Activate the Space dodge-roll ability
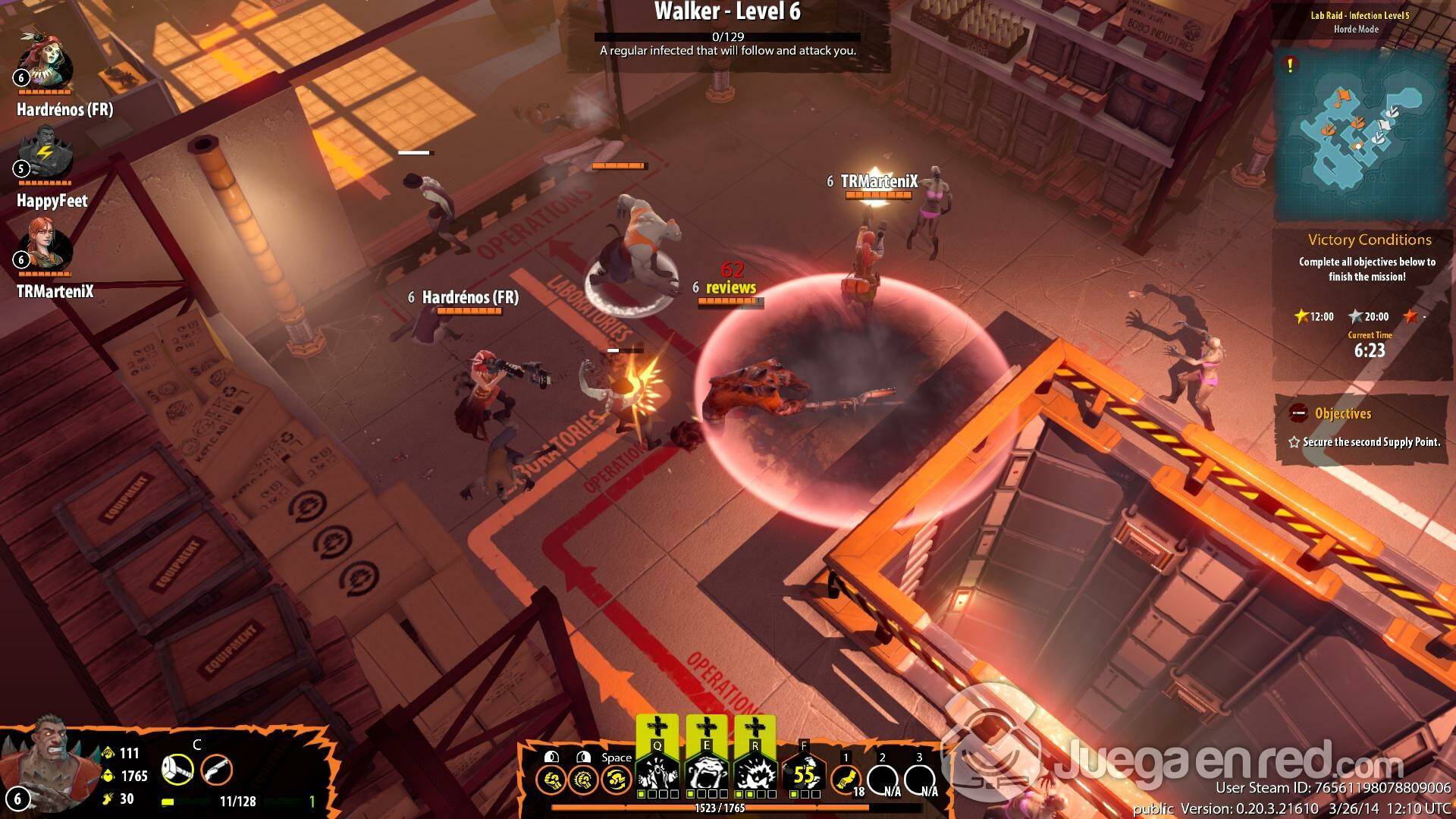The width and height of the screenshot is (1456, 819). pos(616,779)
